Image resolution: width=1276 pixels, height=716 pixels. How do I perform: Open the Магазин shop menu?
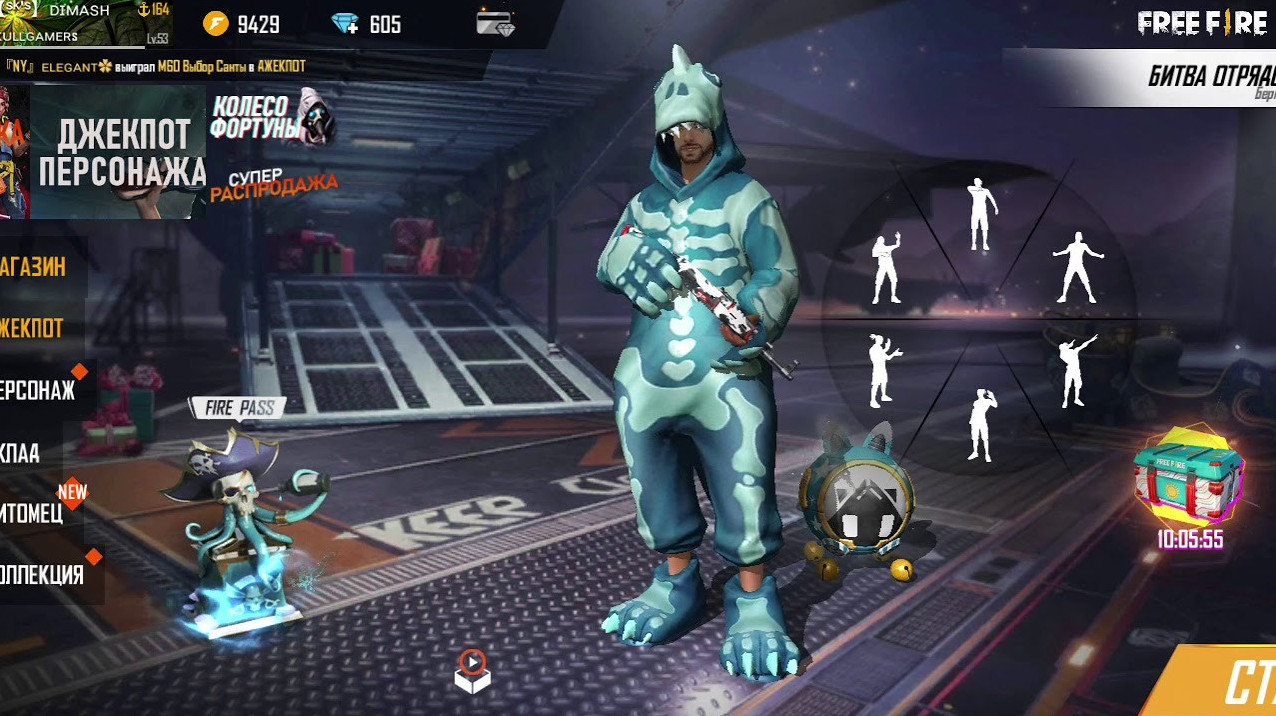(35, 267)
